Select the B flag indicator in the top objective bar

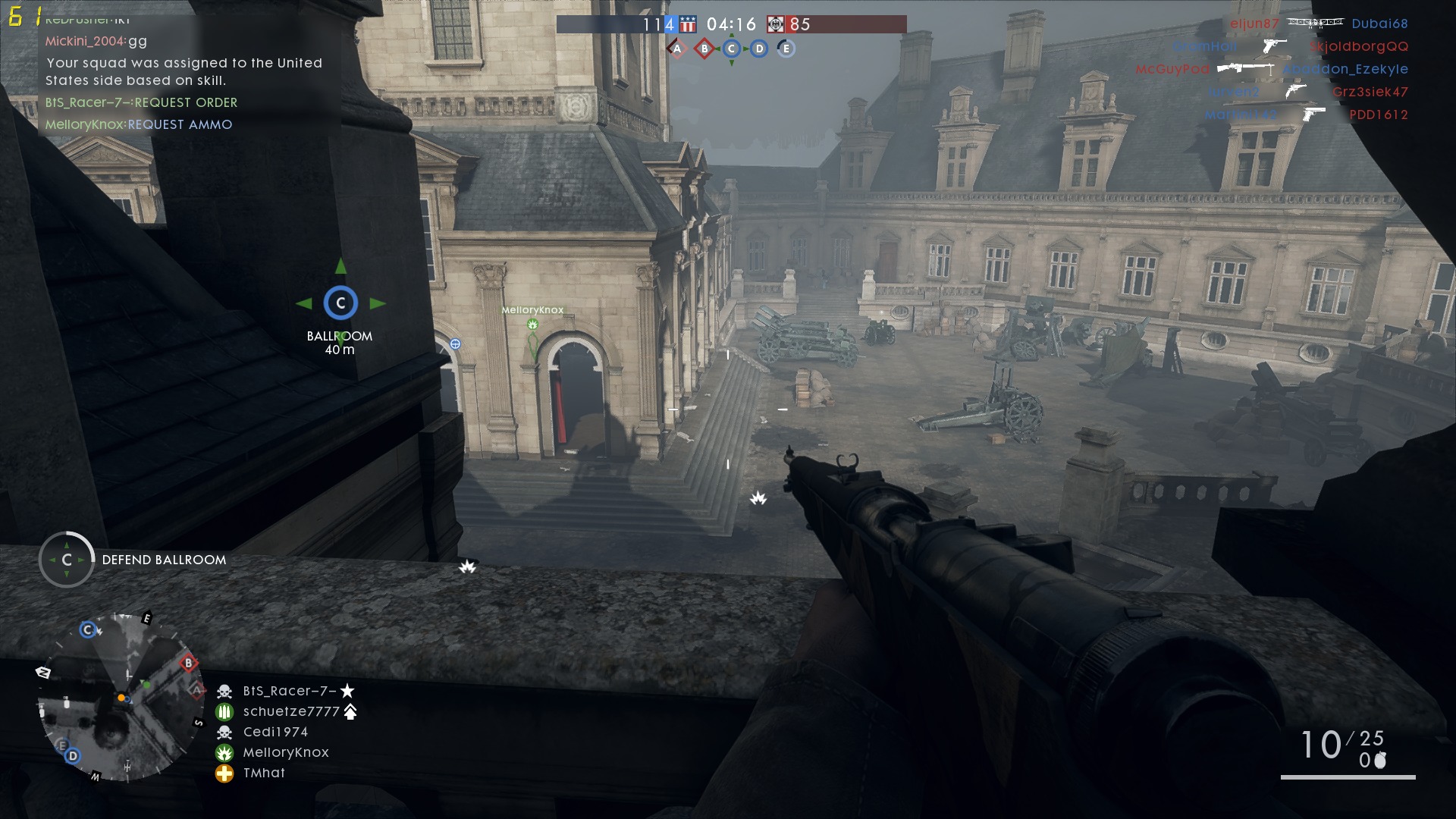point(704,49)
